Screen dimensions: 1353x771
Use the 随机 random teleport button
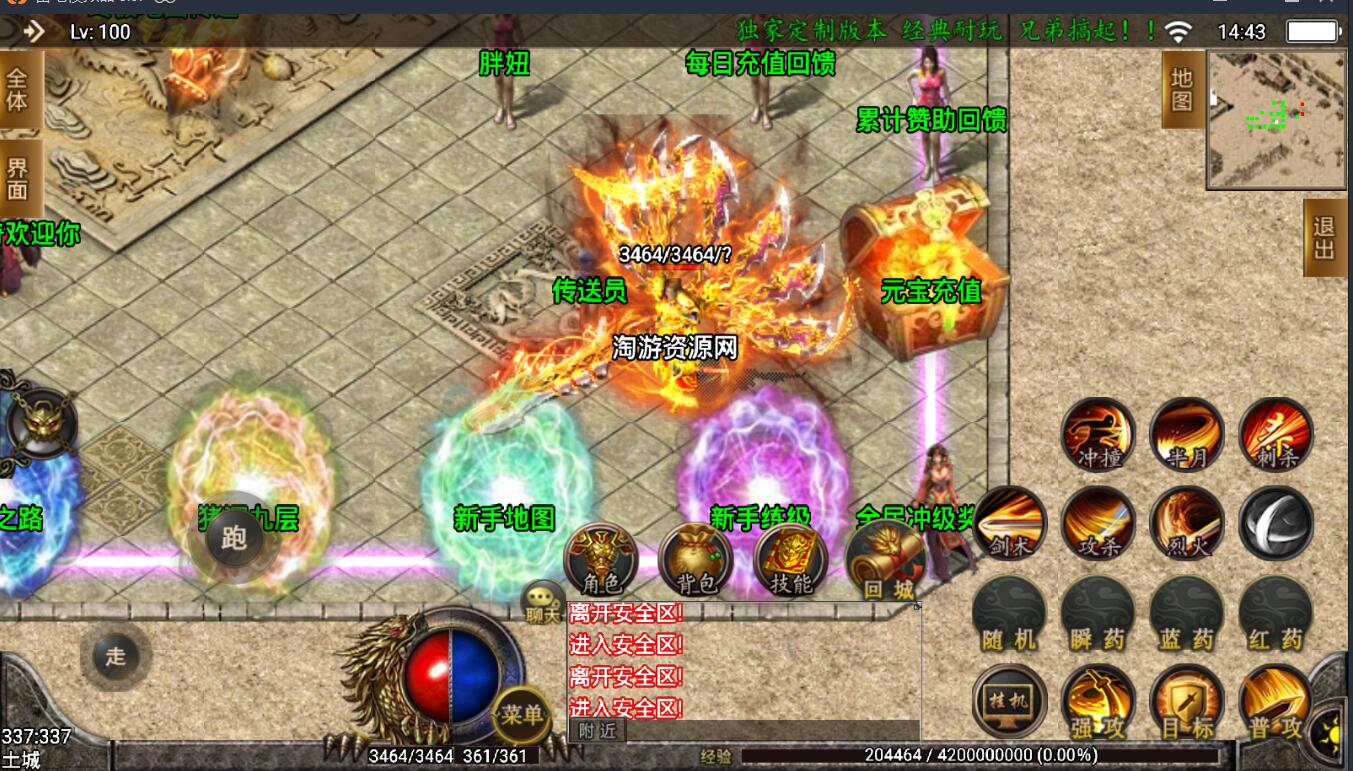click(1010, 613)
